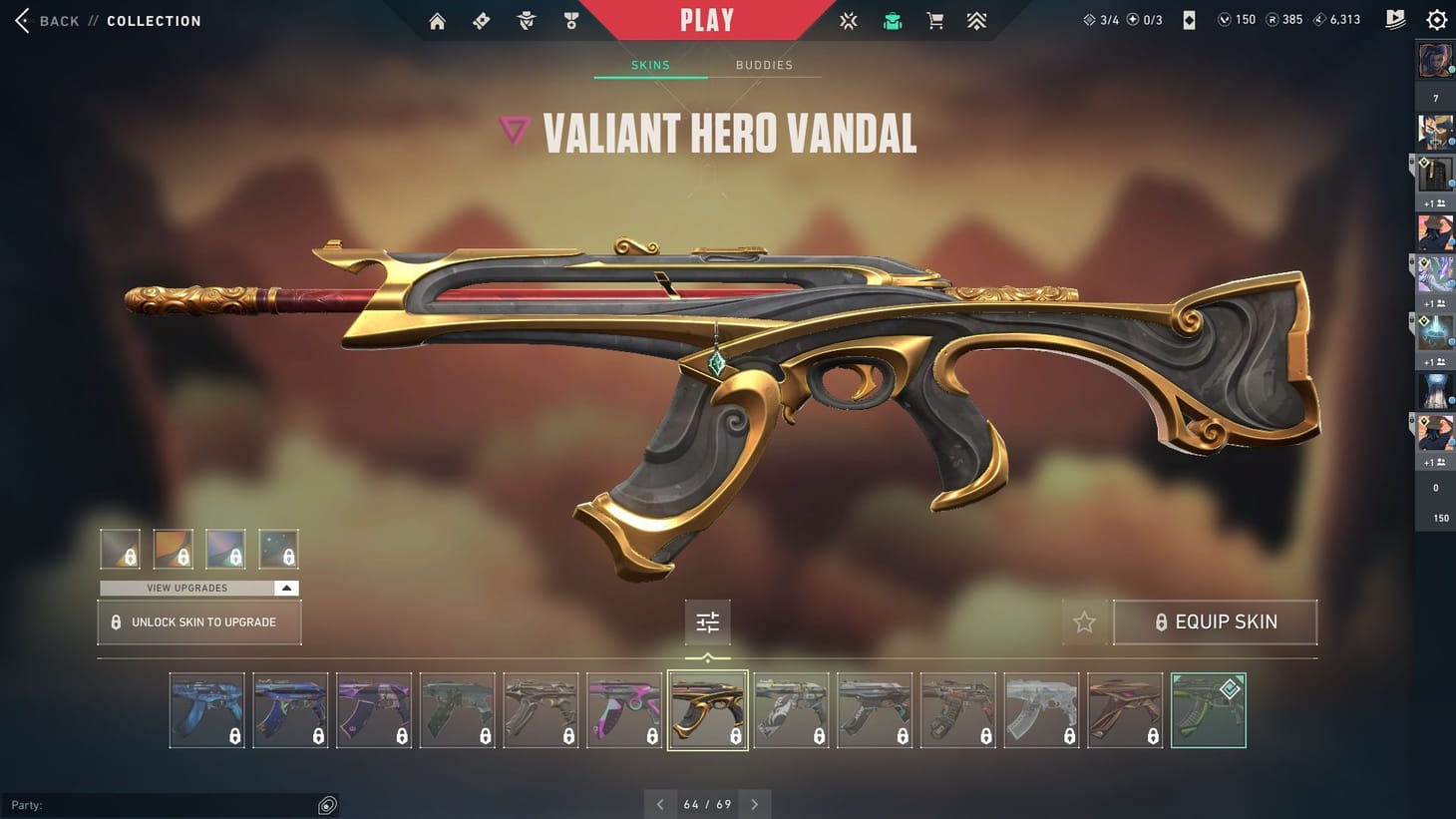Open Career stats via medal icon
The image size is (1456, 819).
571,20
